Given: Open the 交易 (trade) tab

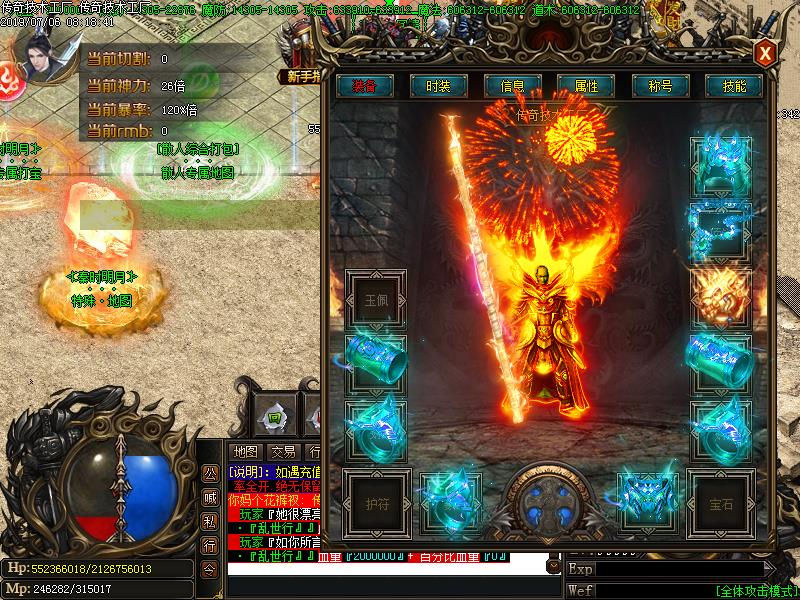Looking at the screenshot, I should click(x=283, y=452).
